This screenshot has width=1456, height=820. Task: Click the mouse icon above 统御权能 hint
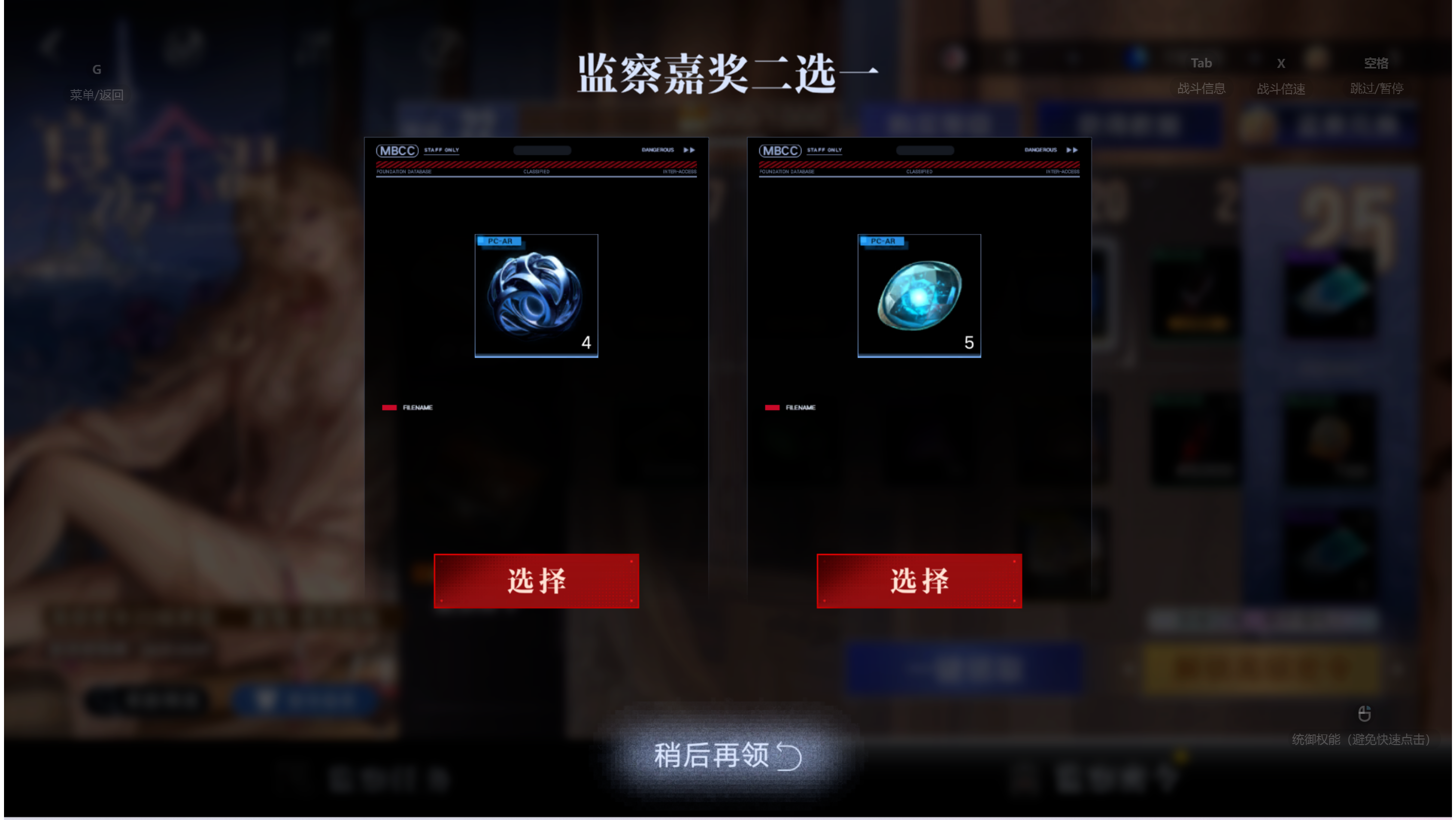1366,714
